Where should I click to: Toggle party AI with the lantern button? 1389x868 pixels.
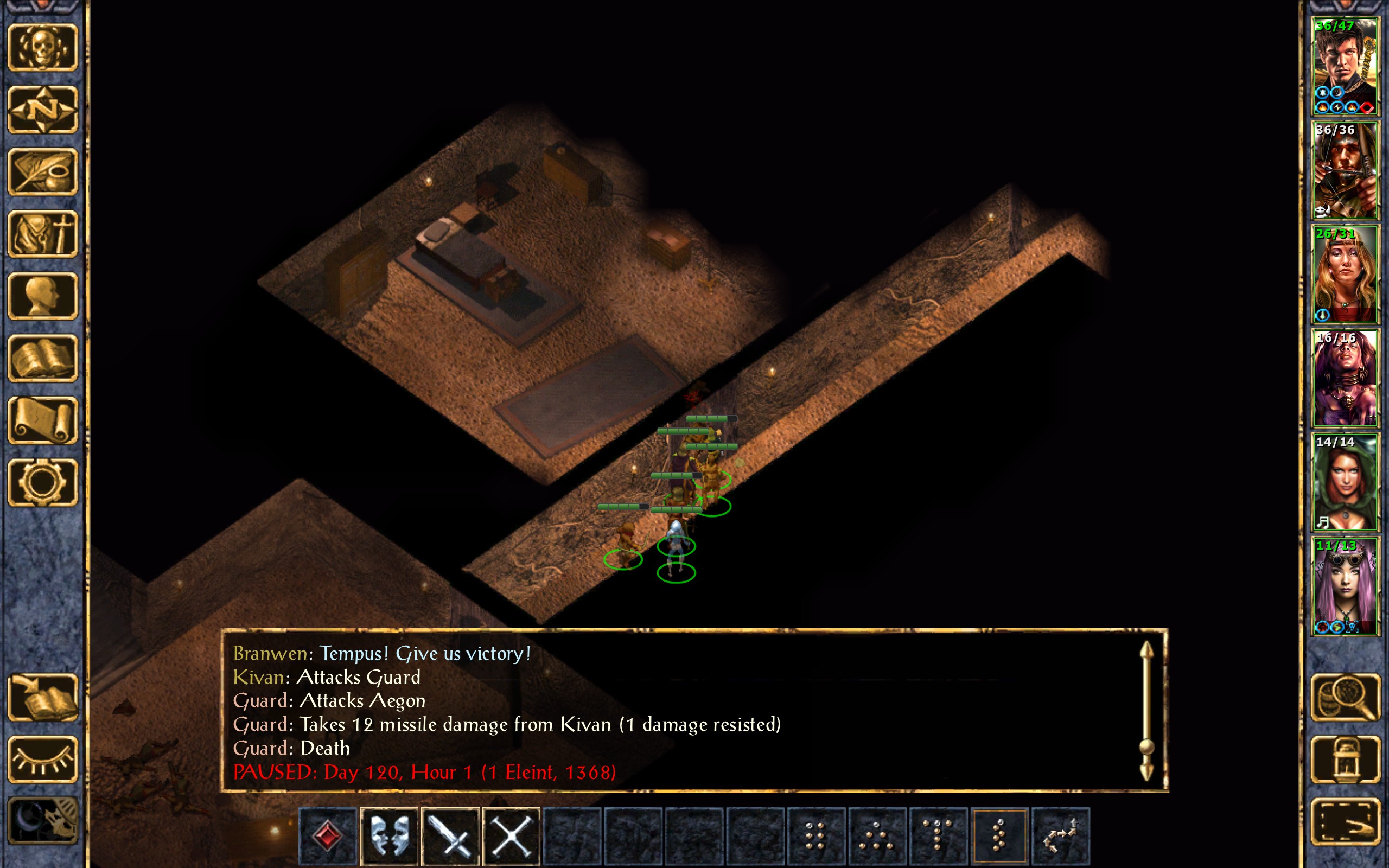click(x=1345, y=759)
